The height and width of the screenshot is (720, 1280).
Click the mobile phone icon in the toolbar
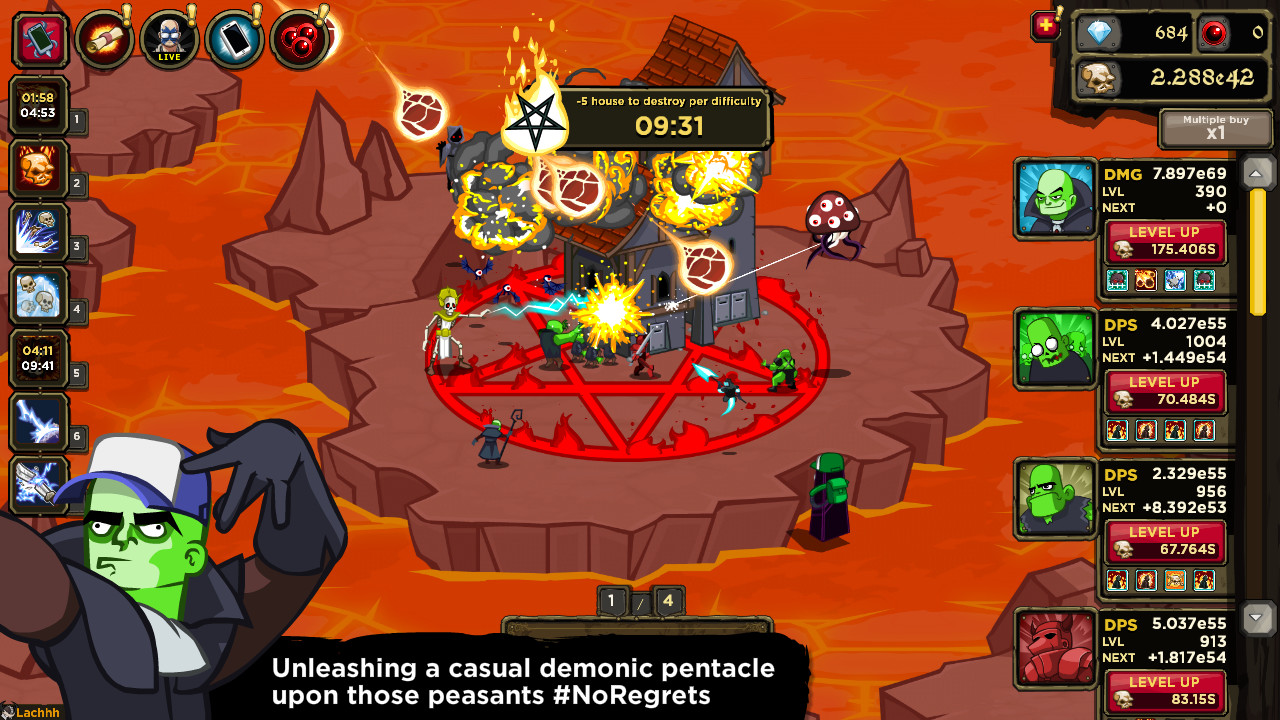[234, 38]
